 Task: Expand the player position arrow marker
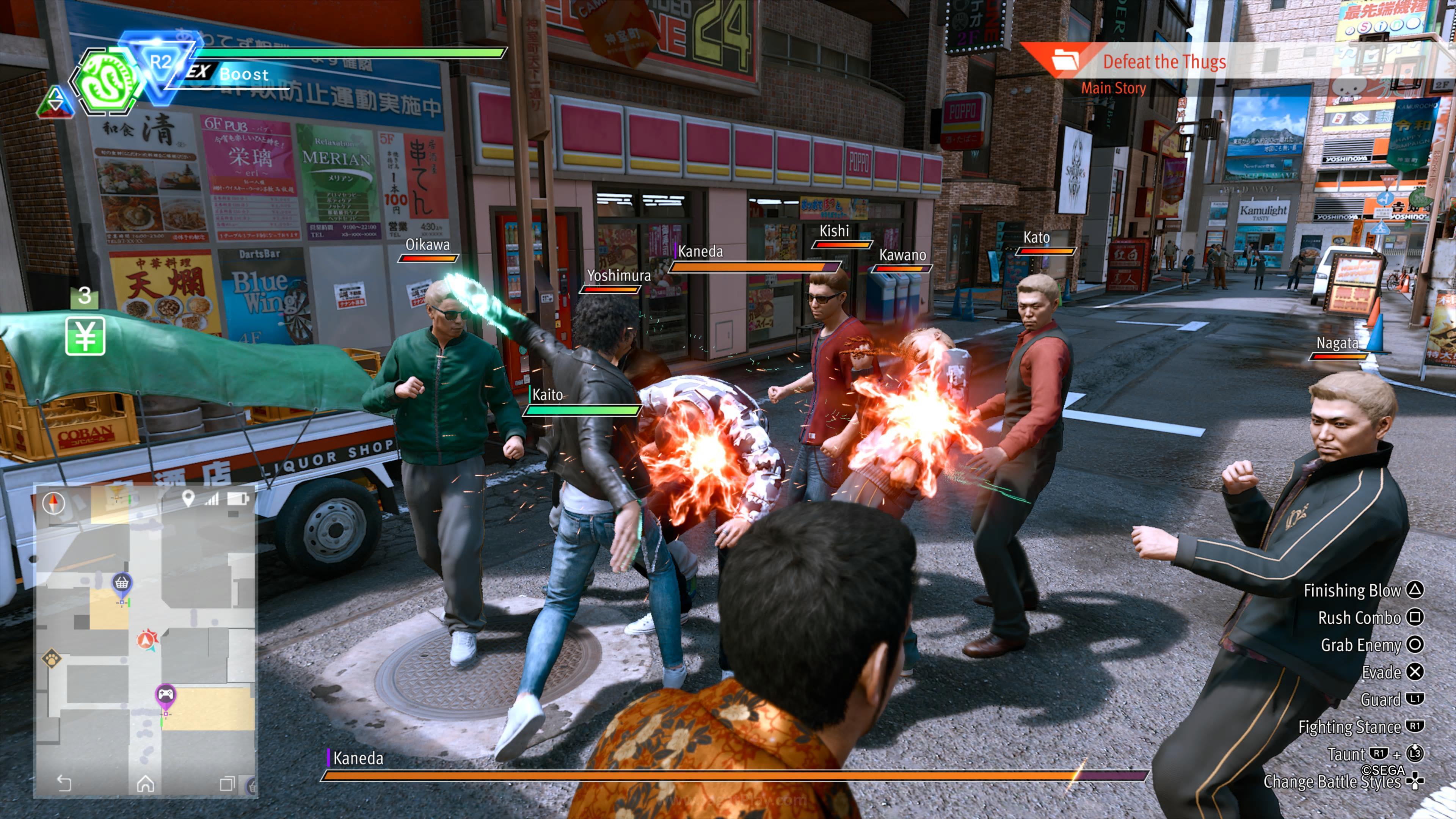[146, 640]
